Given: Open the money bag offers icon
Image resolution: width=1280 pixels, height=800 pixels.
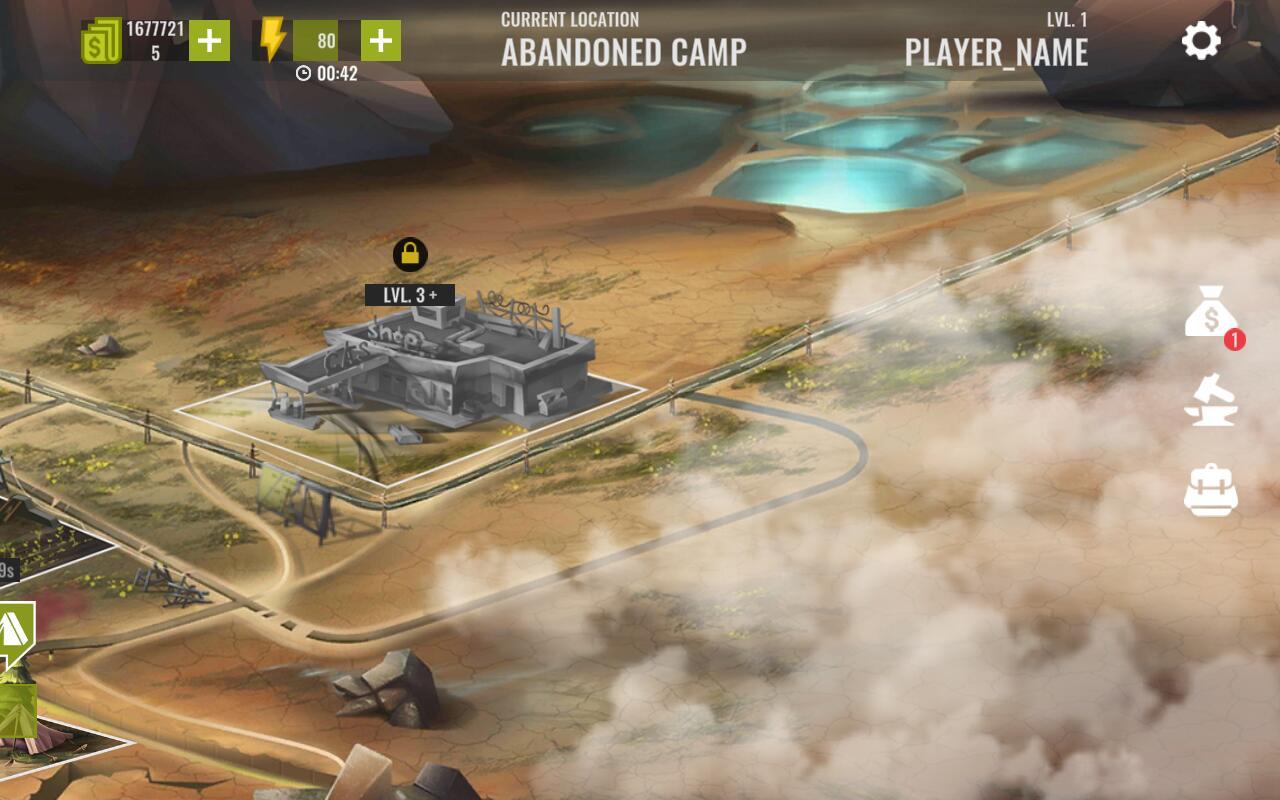Looking at the screenshot, I should tap(1211, 313).
